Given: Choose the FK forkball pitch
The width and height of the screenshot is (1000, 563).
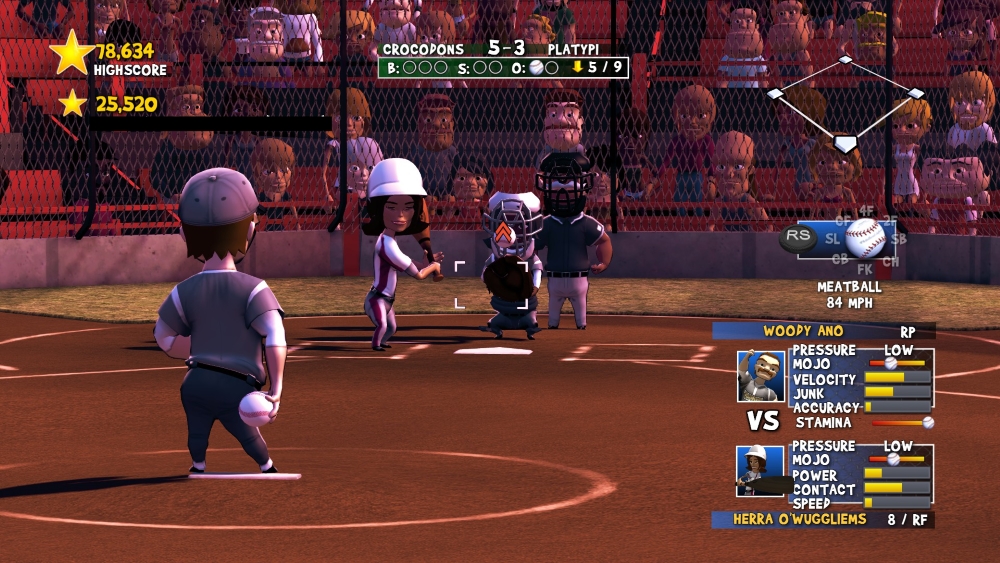Looking at the screenshot, I should [x=865, y=269].
